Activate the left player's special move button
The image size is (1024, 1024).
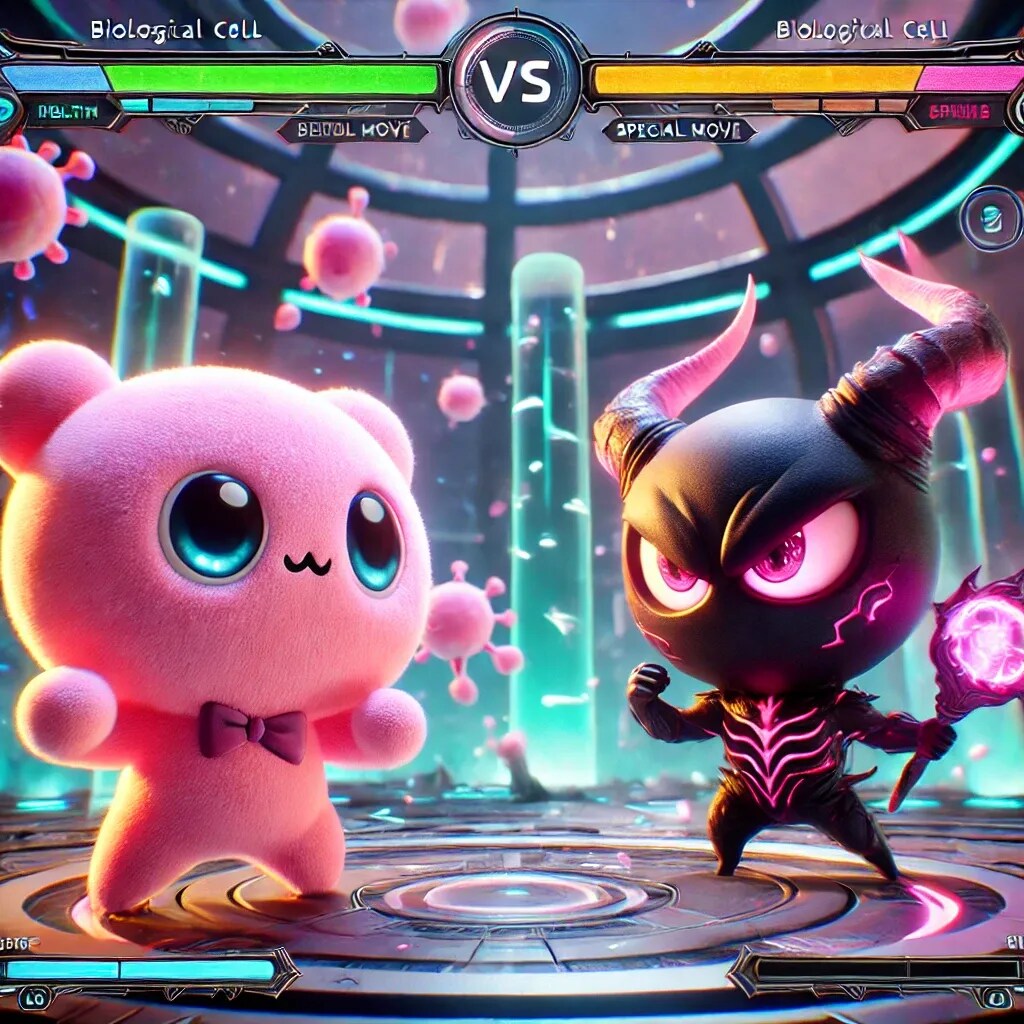click(x=352, y=129)
